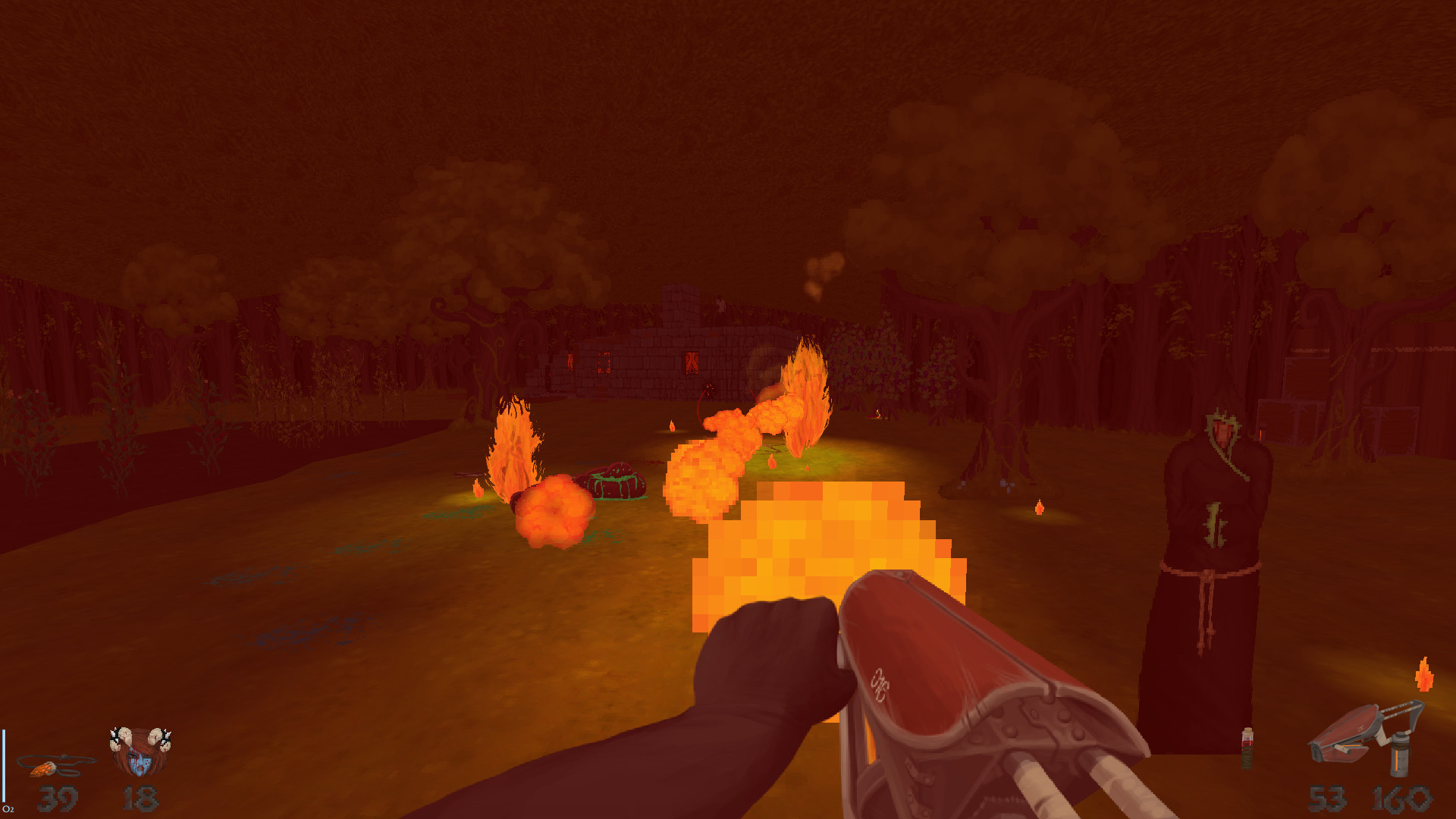Click the fuel canister icon in the HUD
Image resolution: width=1456 pixels, height=819 pixels.
tap(1400, 755)
